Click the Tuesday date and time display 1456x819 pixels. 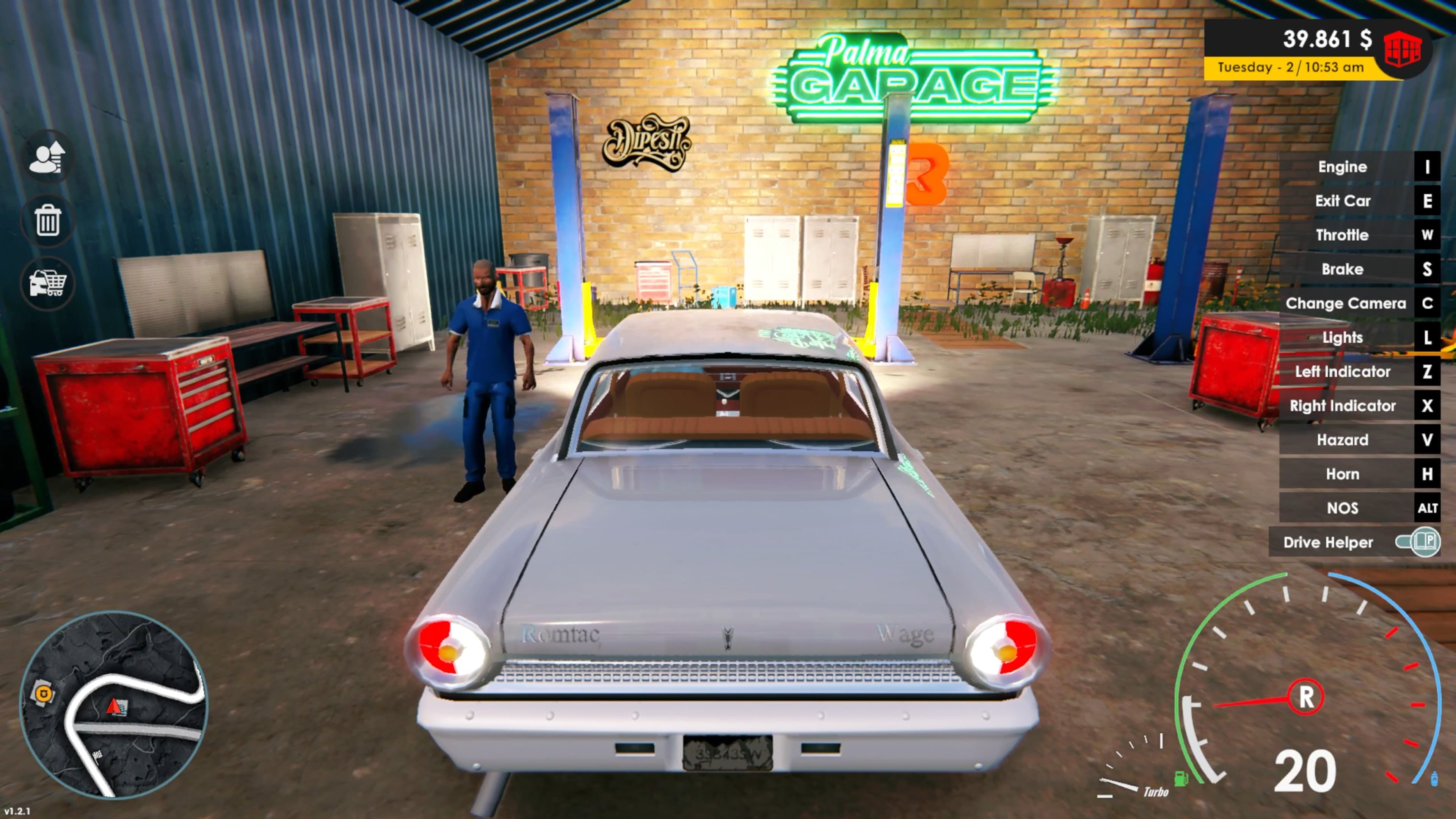coord(1293,67)
